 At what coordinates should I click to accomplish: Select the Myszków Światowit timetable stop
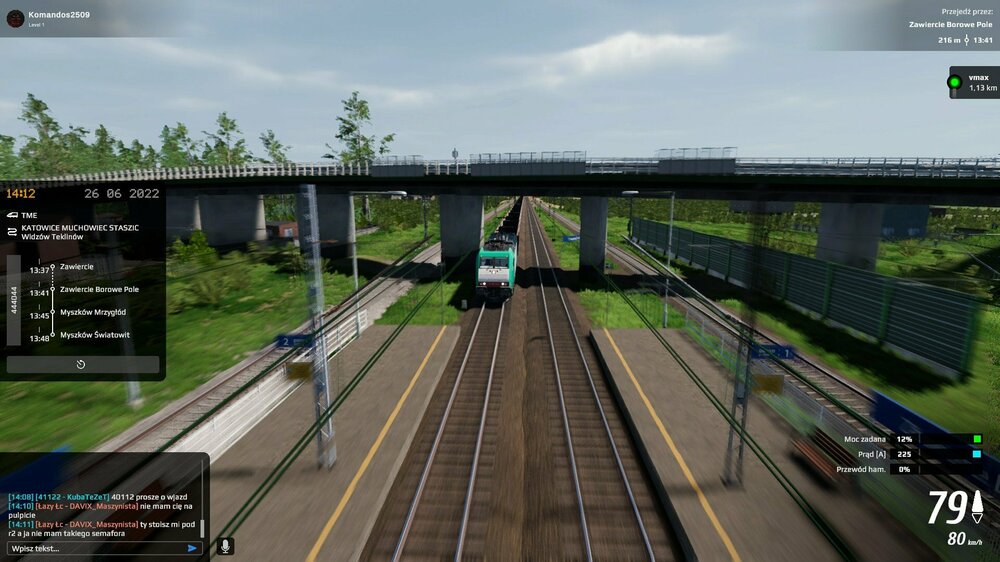coord(94,335)
